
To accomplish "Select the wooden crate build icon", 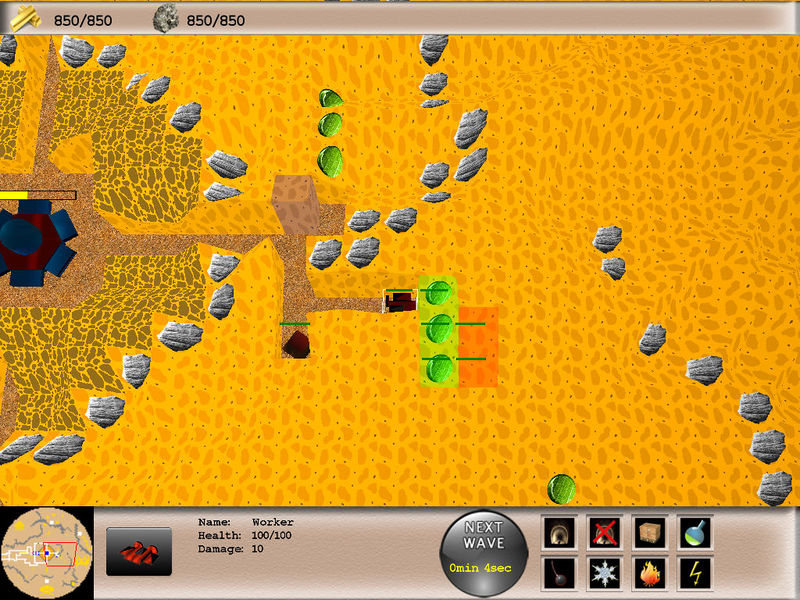I will pyautogui.click(x=649, y=532).
